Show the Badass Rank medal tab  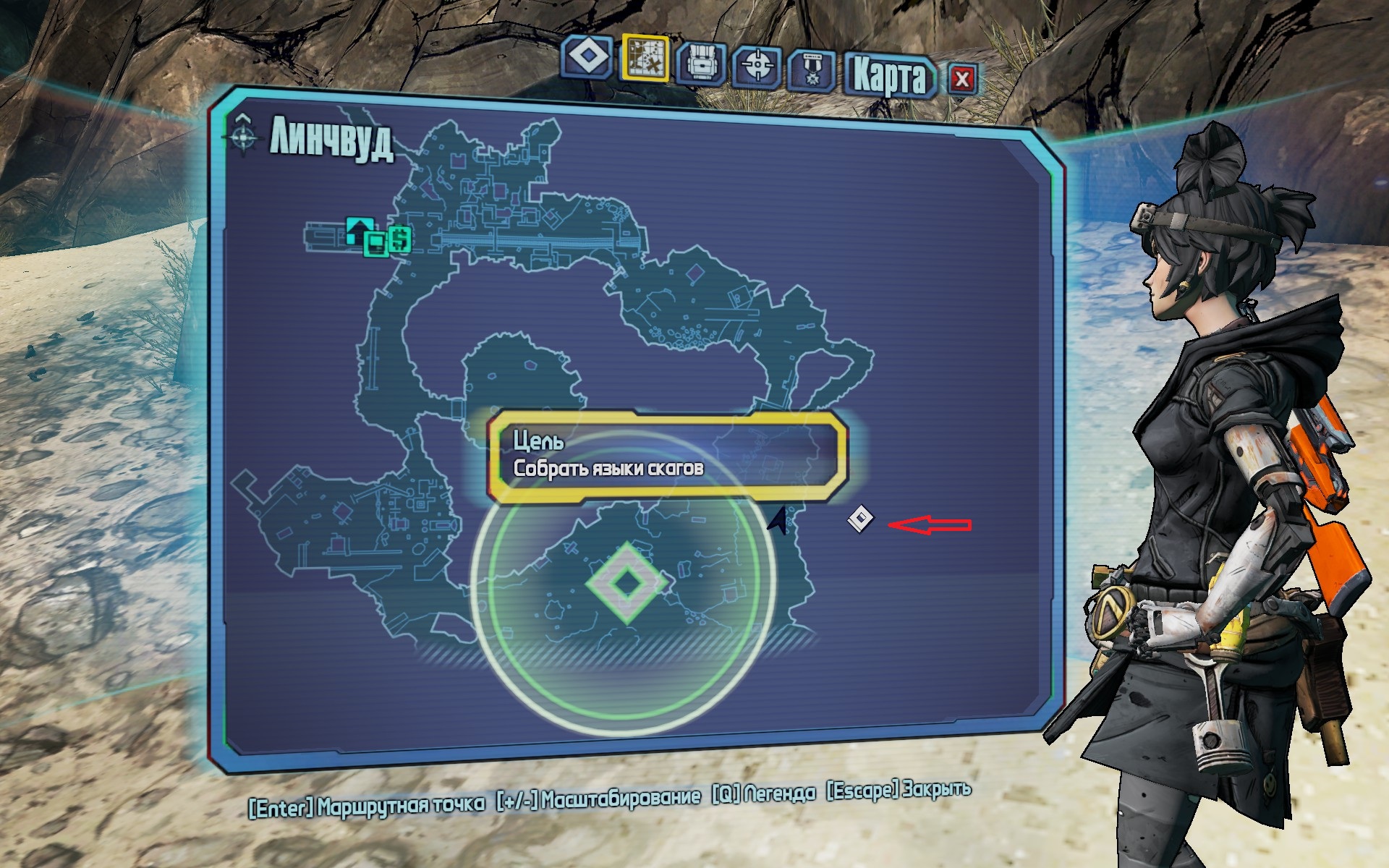tap(812, 70)
